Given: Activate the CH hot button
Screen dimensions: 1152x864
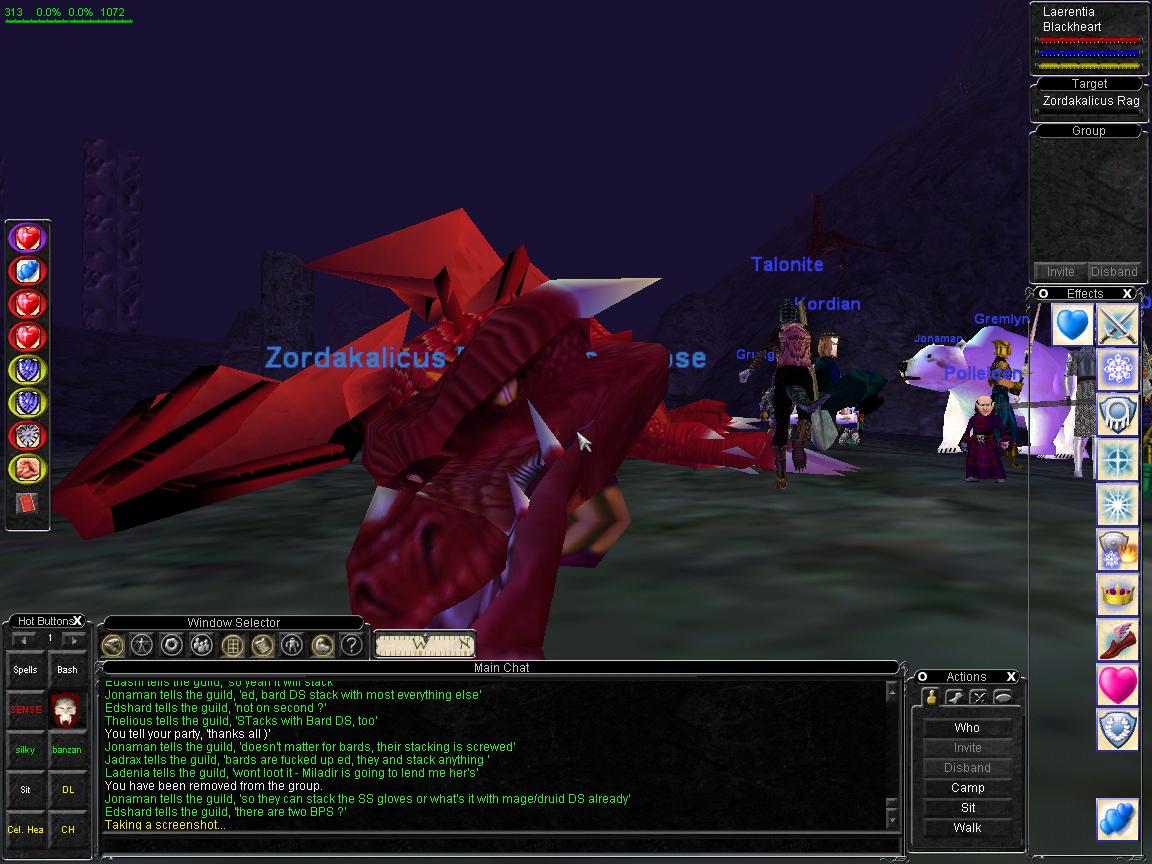Looking at the screenshot, I should 67,829.
